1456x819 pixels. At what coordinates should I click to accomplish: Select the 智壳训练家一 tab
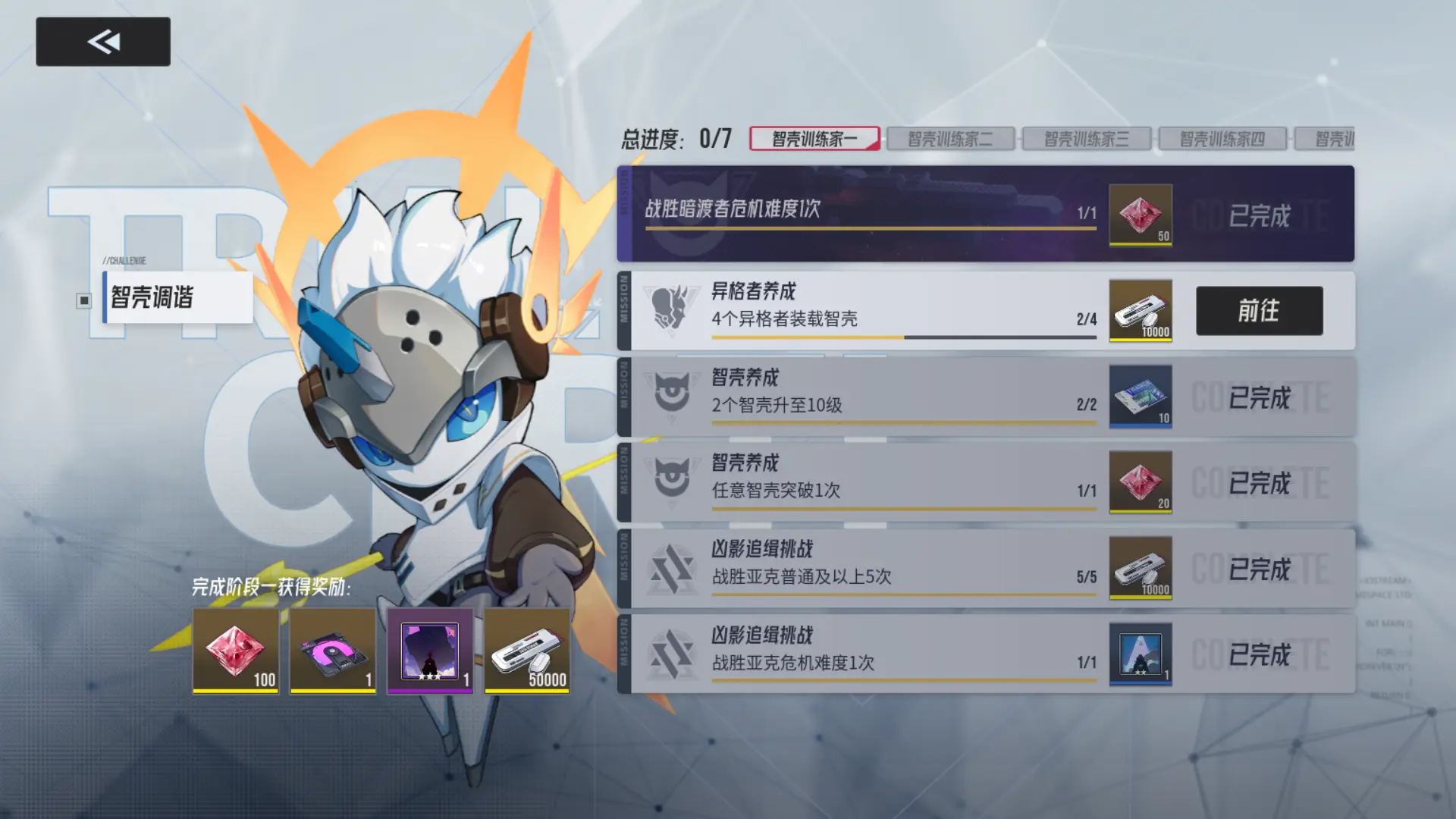click(814, 139)
